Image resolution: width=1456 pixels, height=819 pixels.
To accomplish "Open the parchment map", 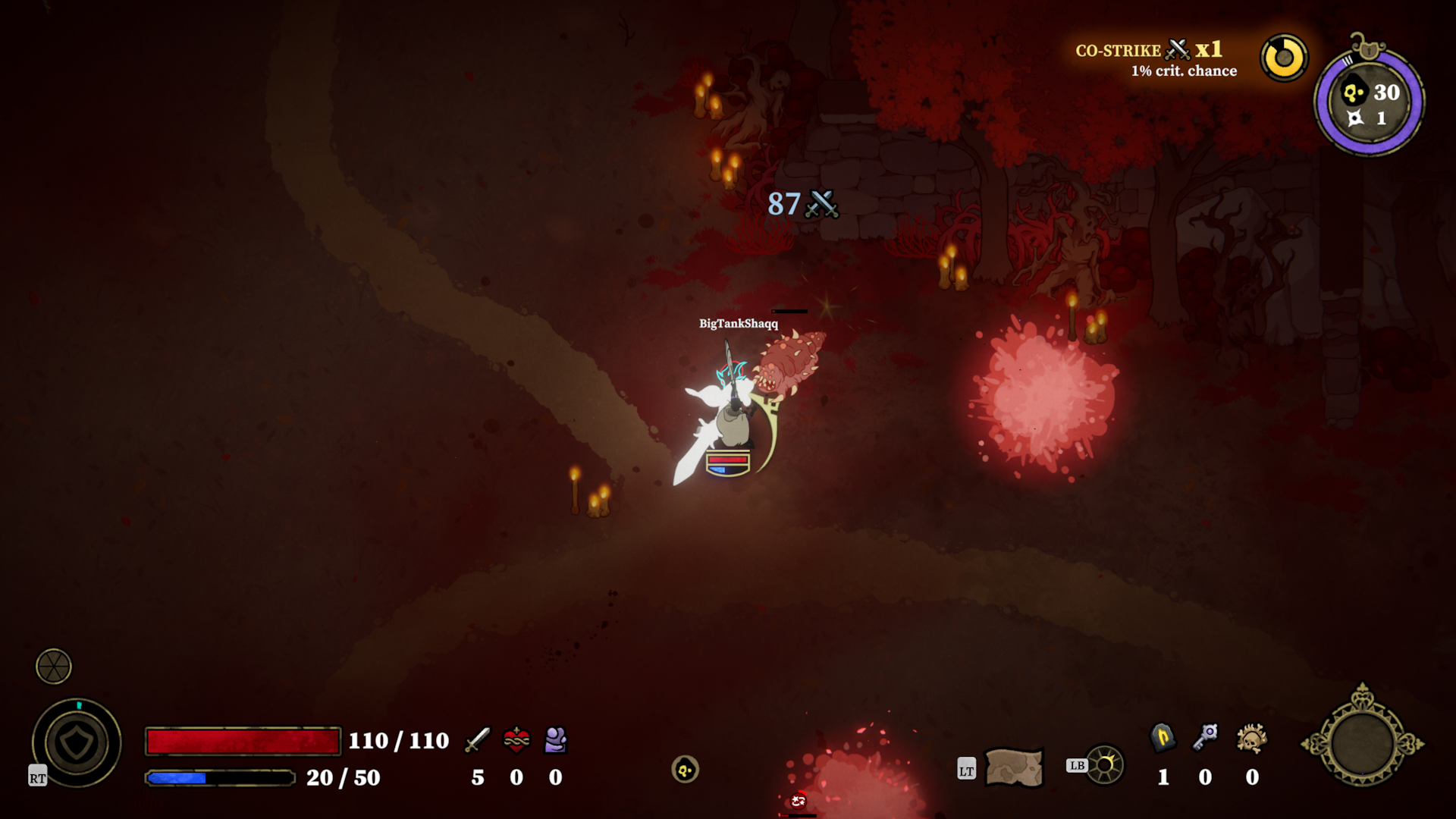I will pyautogui.click(x=1013, y=767).
